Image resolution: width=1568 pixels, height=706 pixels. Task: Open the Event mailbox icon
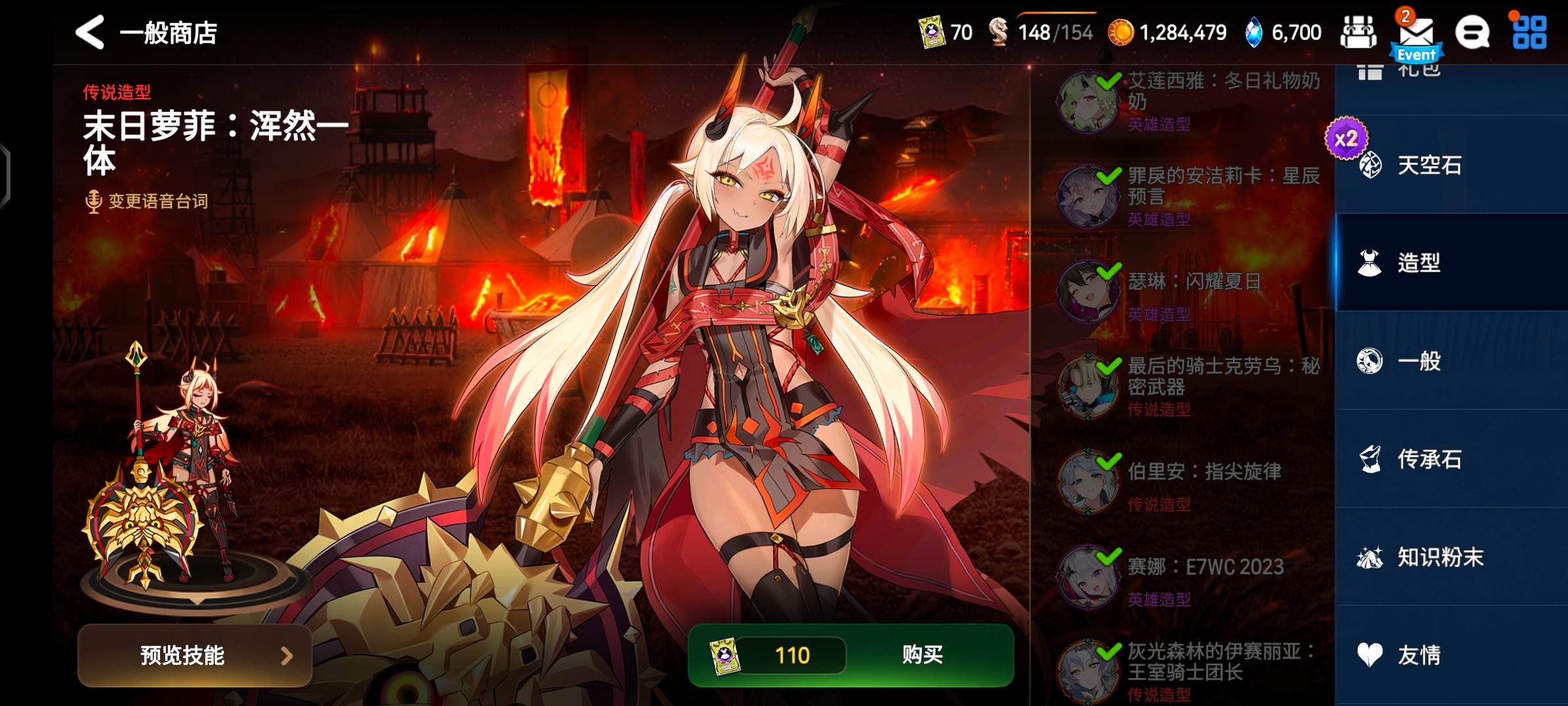(x=1416, y=36)
